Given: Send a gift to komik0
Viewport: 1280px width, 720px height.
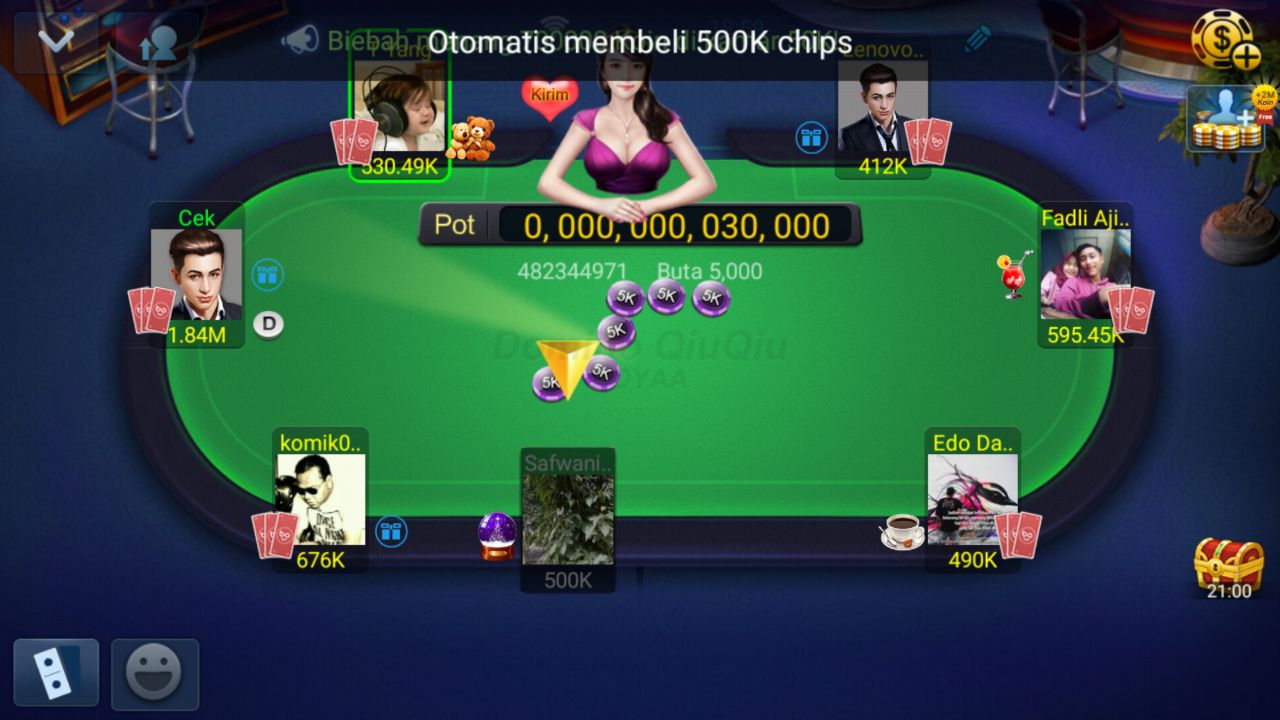Looking at the screenshot, I should (x=391, y=531).
